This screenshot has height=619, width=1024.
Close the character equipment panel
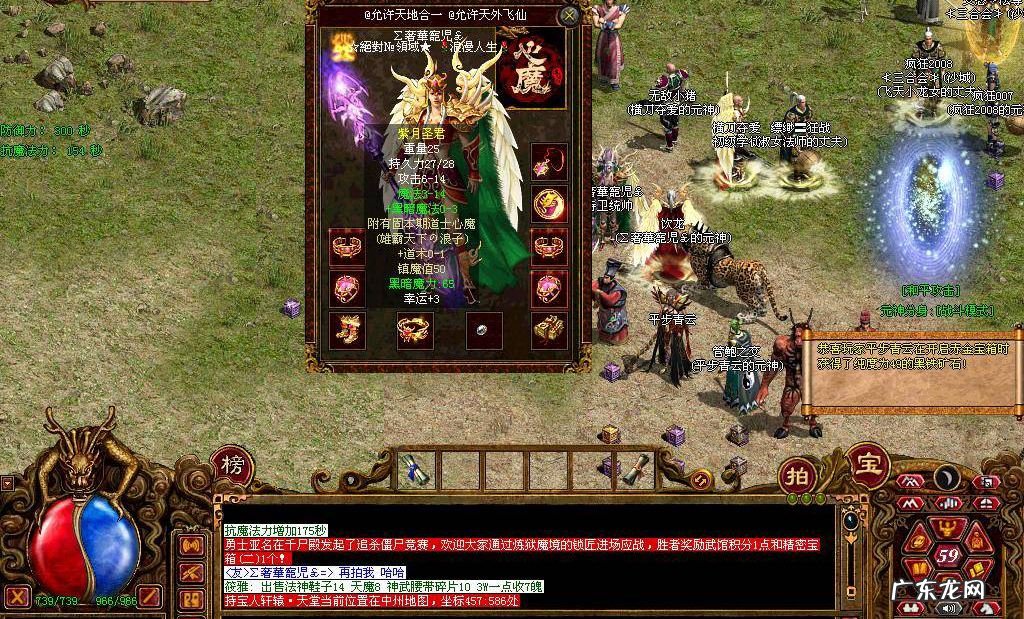pyautogui.click(x=569, y=16)
